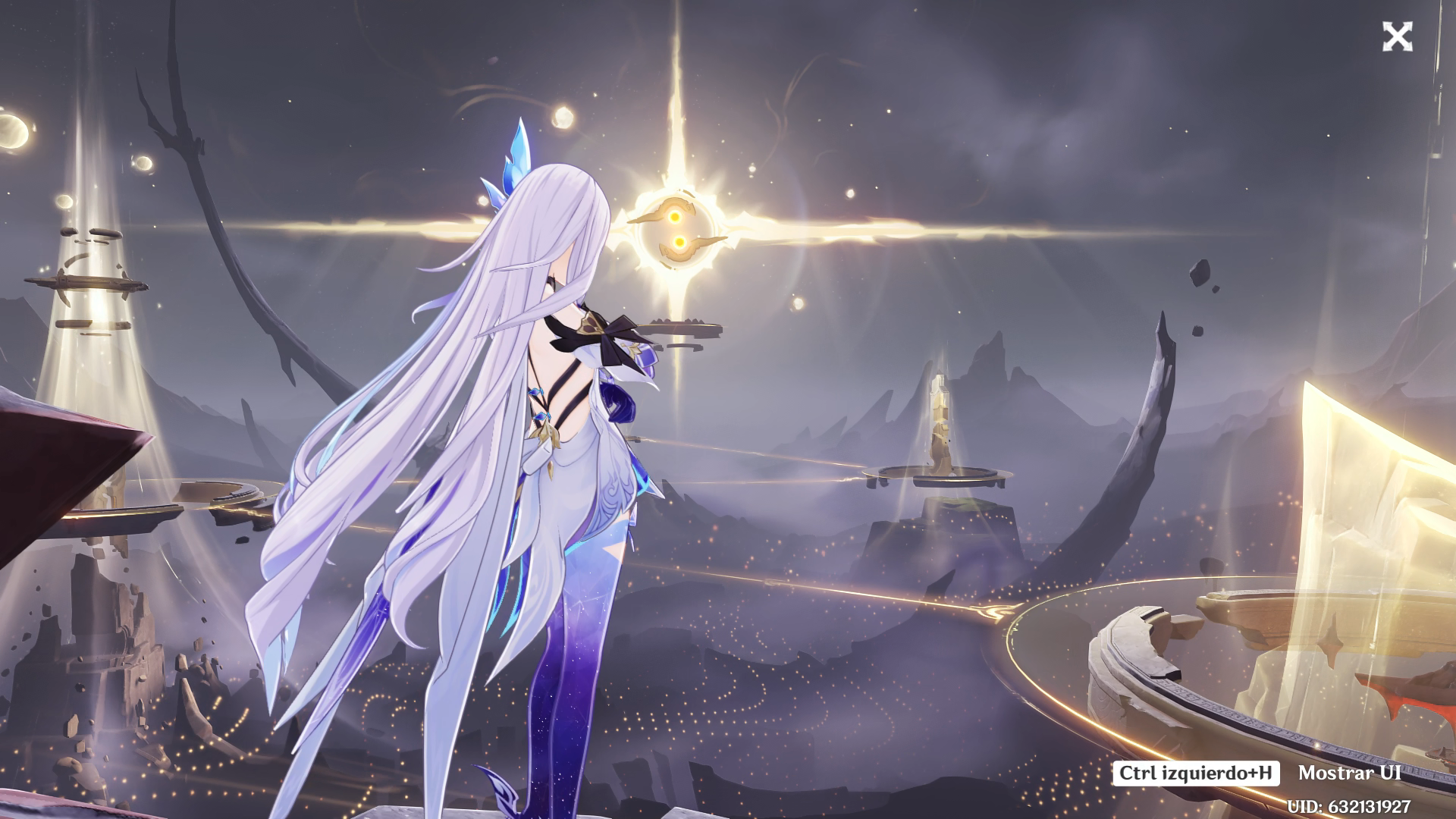The width and height of the screenshot is (1456, 819).
Task: Click the Mostrar UI label
Action: (1349, 773)
